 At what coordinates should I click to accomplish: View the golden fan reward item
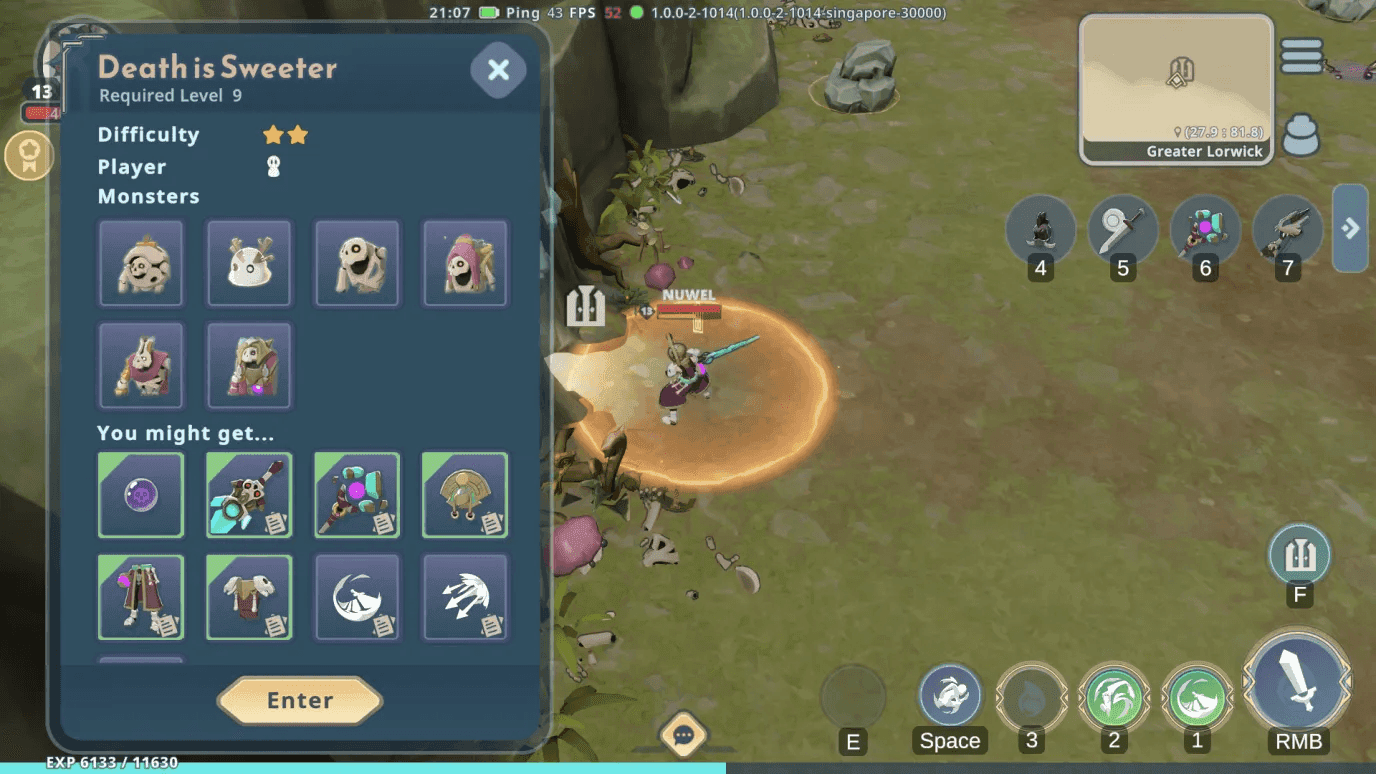pyautogui.click(x=465, y=495)
